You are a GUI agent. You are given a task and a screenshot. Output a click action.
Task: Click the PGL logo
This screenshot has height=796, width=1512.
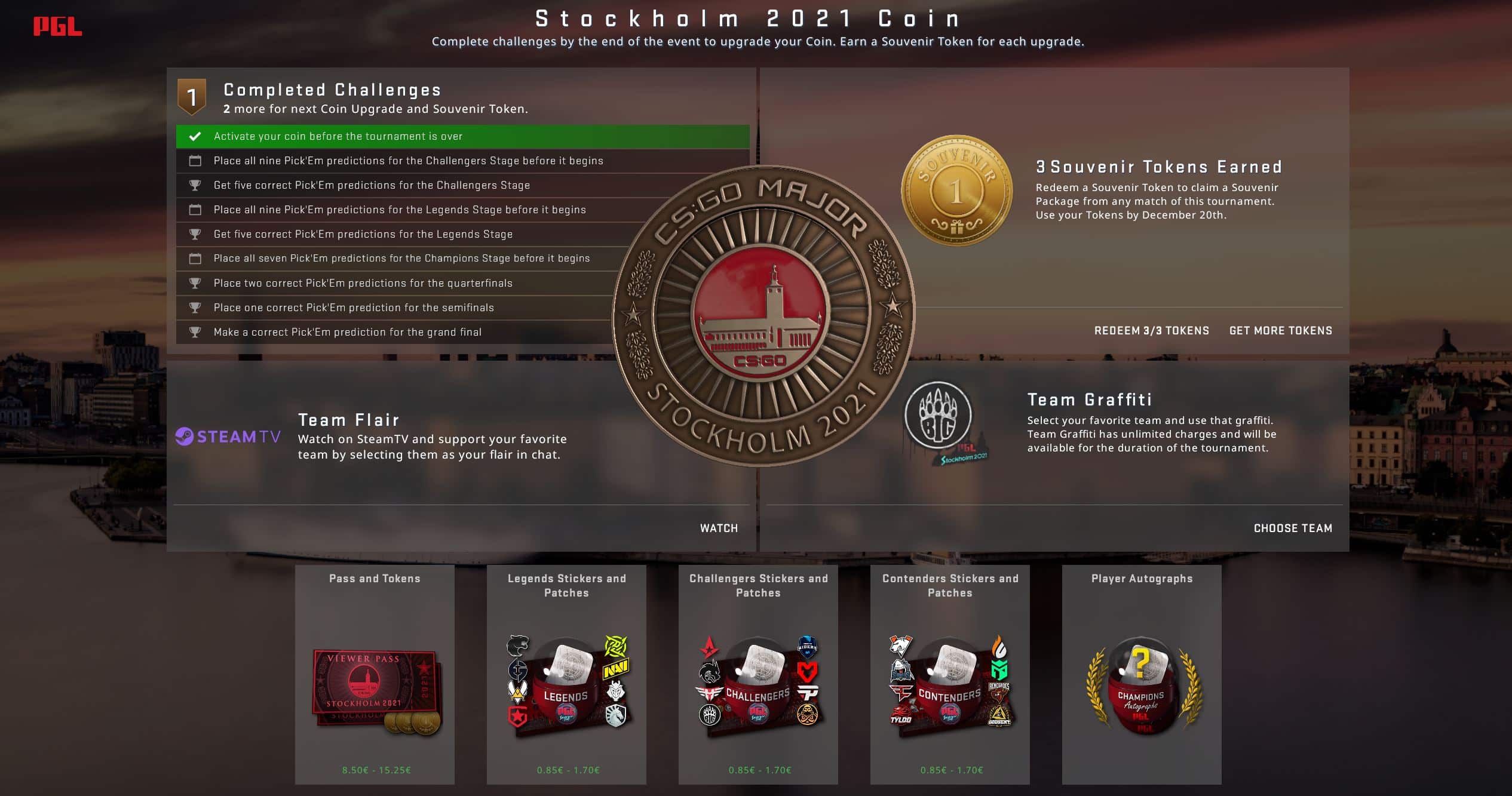[x=57, y=26]
